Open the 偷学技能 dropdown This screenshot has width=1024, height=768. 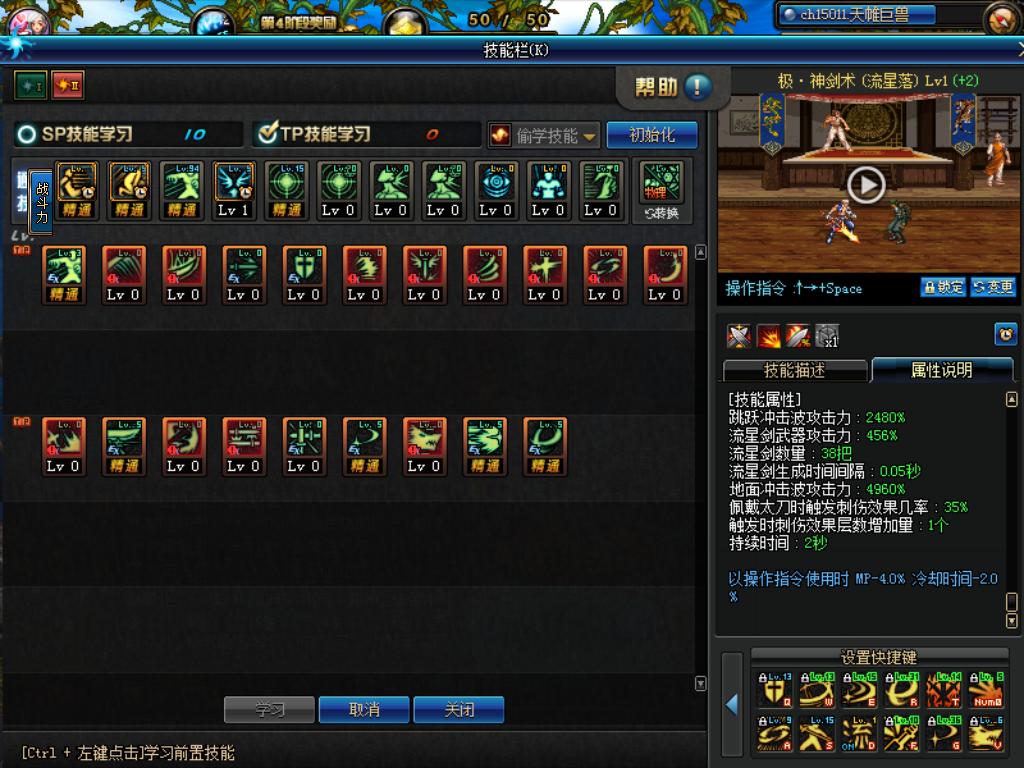[544, 135]
